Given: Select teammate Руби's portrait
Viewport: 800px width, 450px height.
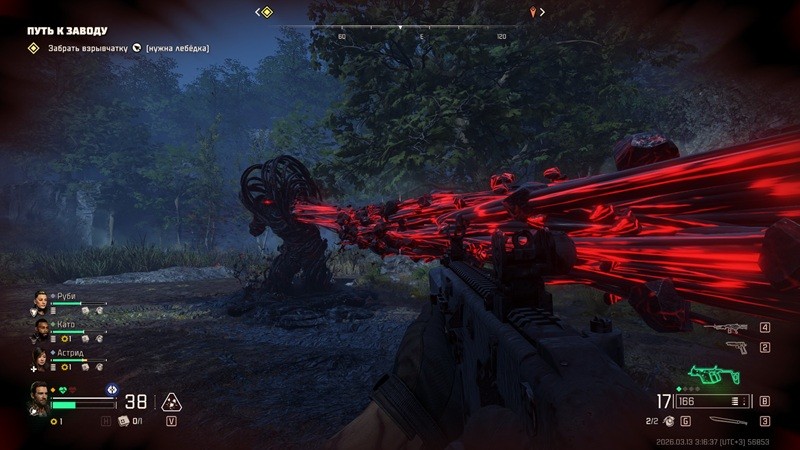Looking at the screenshot, I should (40, 300).
